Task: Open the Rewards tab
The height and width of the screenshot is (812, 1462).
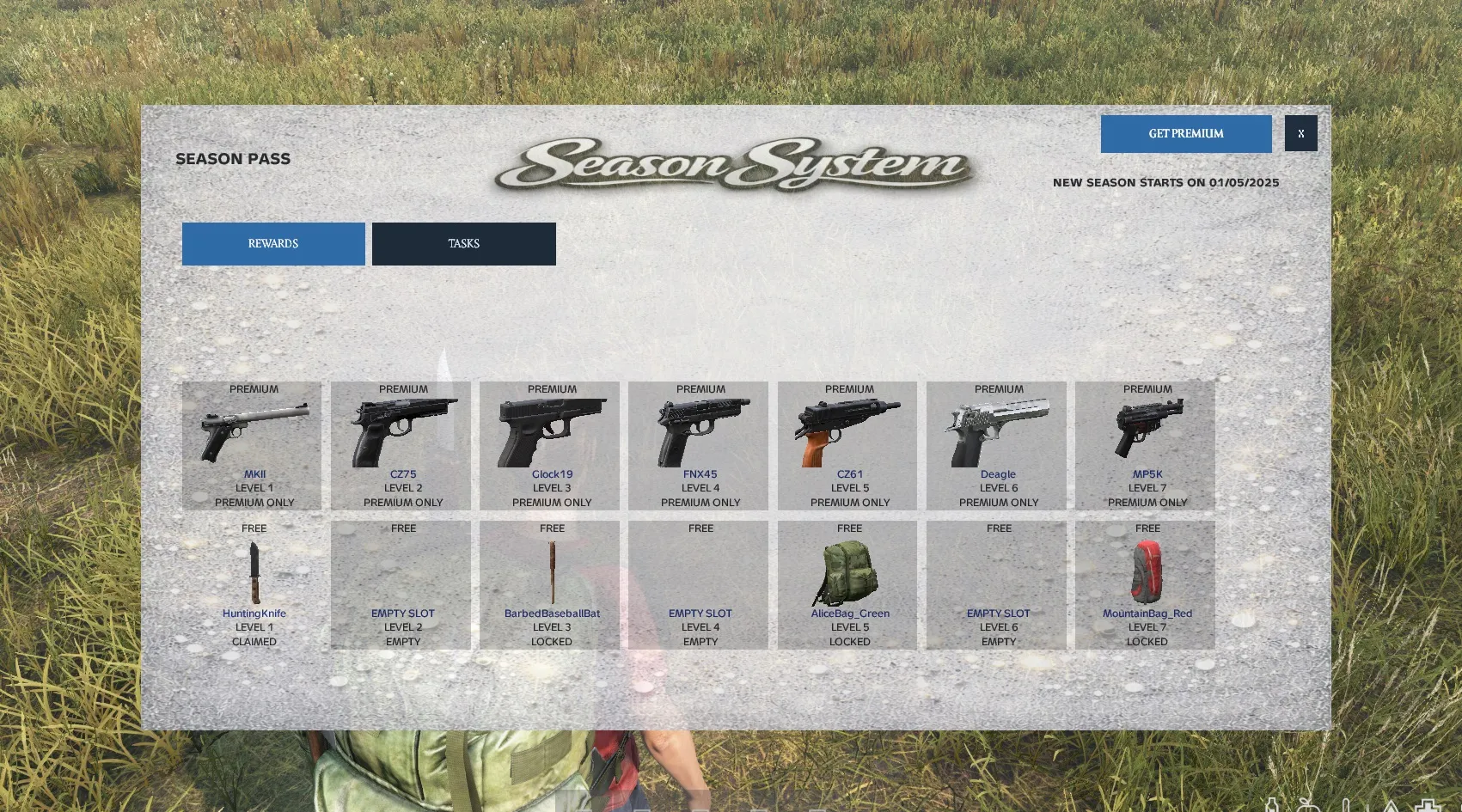Action: tap(273, 244)
